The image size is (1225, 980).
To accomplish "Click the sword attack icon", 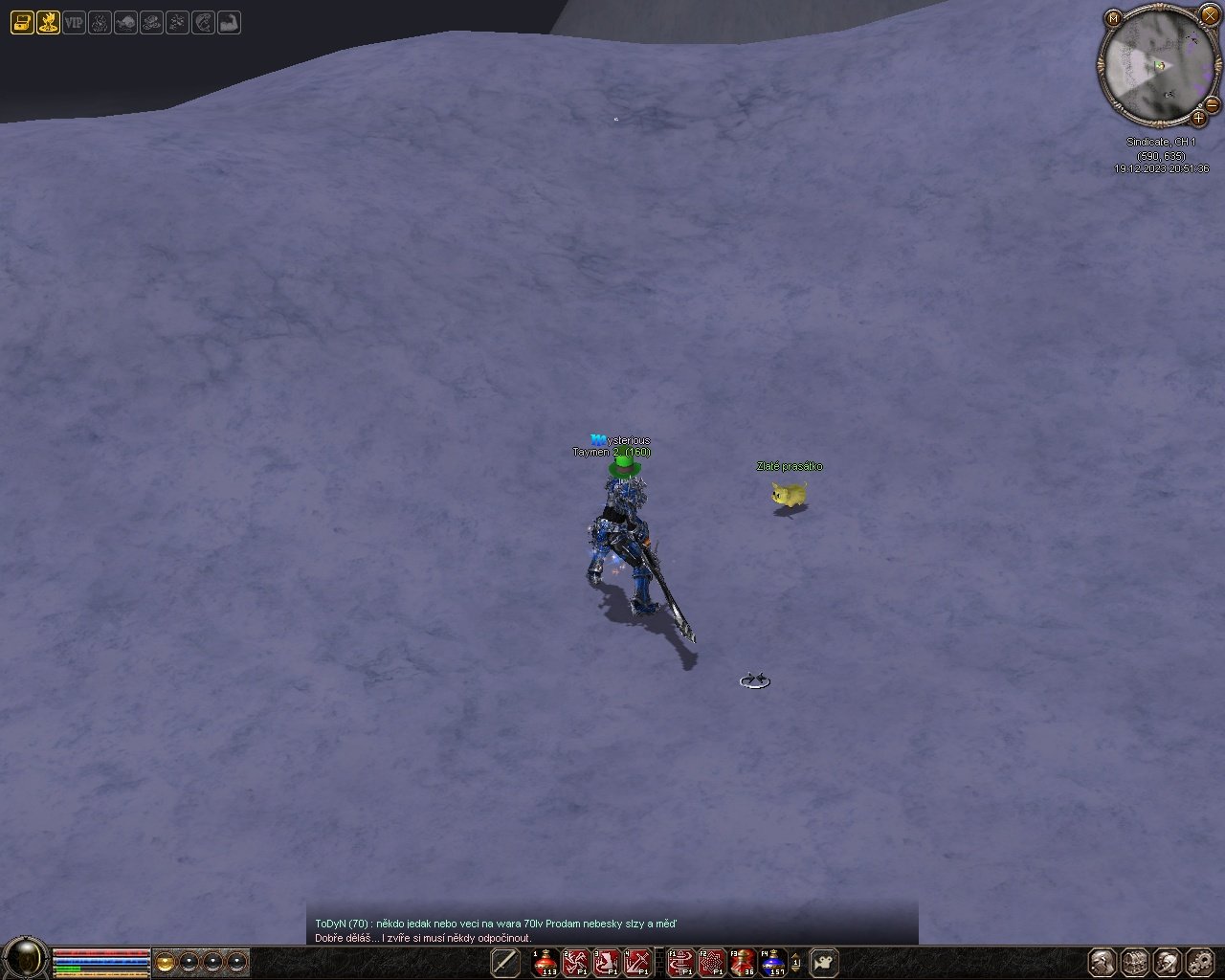I will 505,962.
